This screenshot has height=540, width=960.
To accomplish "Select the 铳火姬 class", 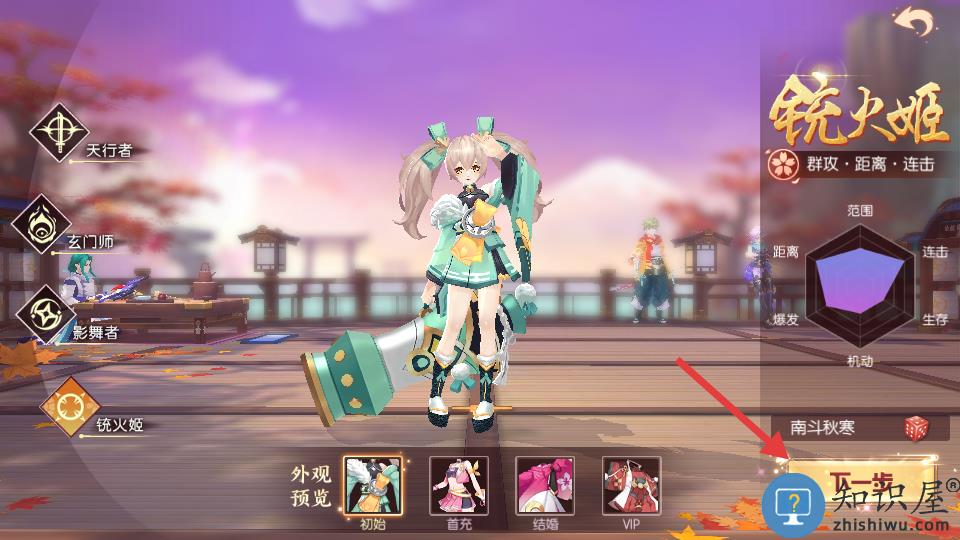I will tap(69, 408).
